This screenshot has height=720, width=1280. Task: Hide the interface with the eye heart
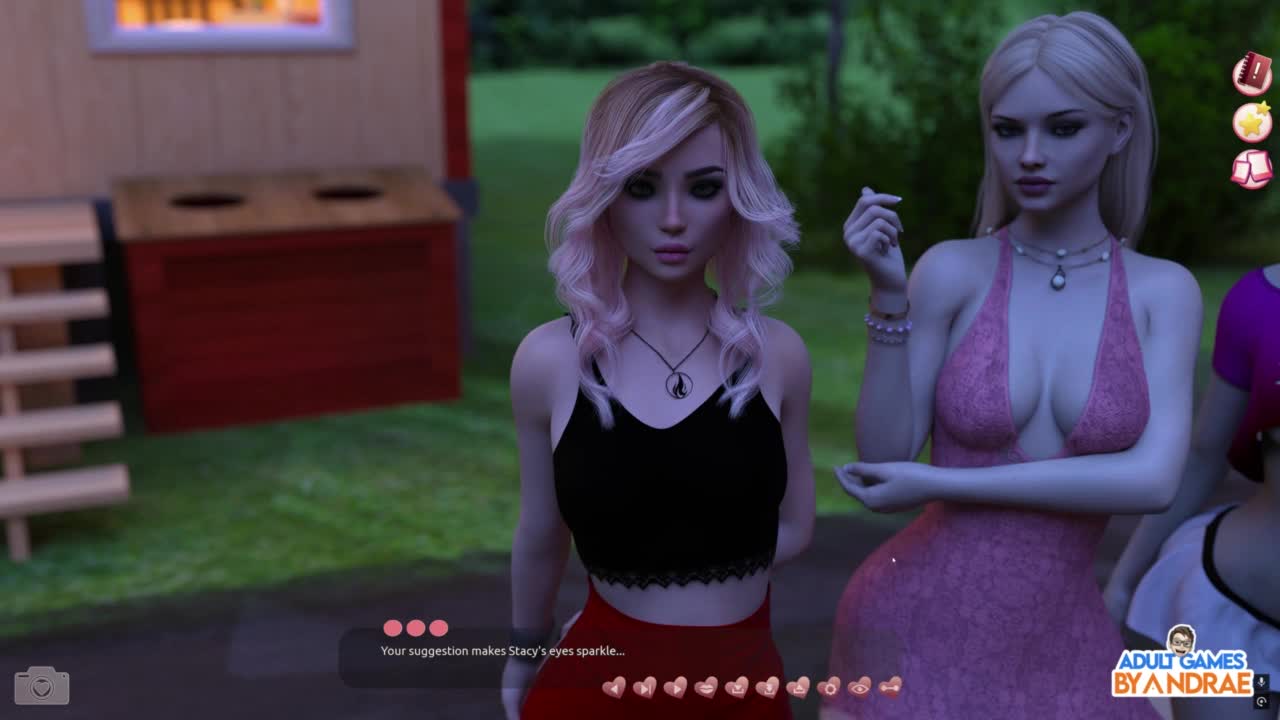(x=859, y=687)
